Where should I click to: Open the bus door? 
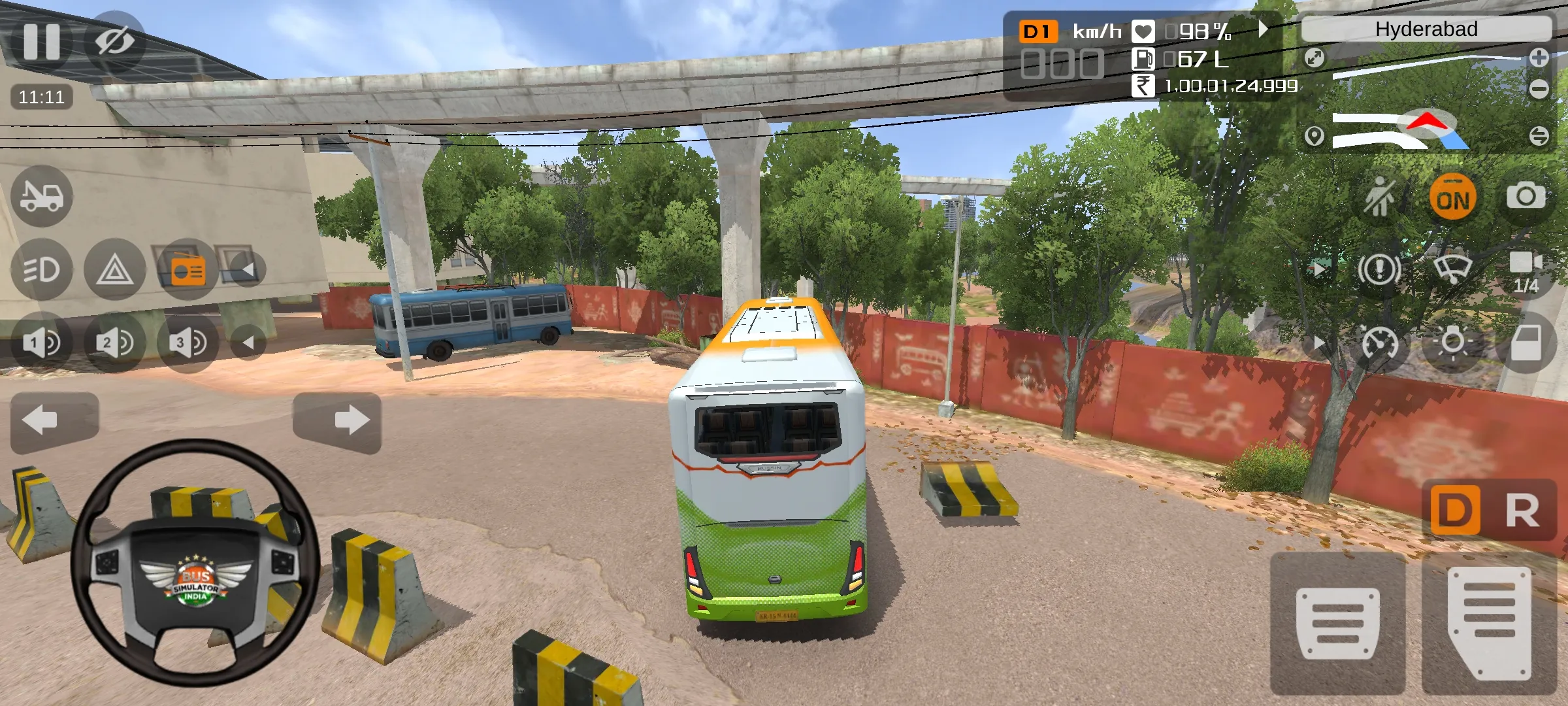coord(1526,343)
